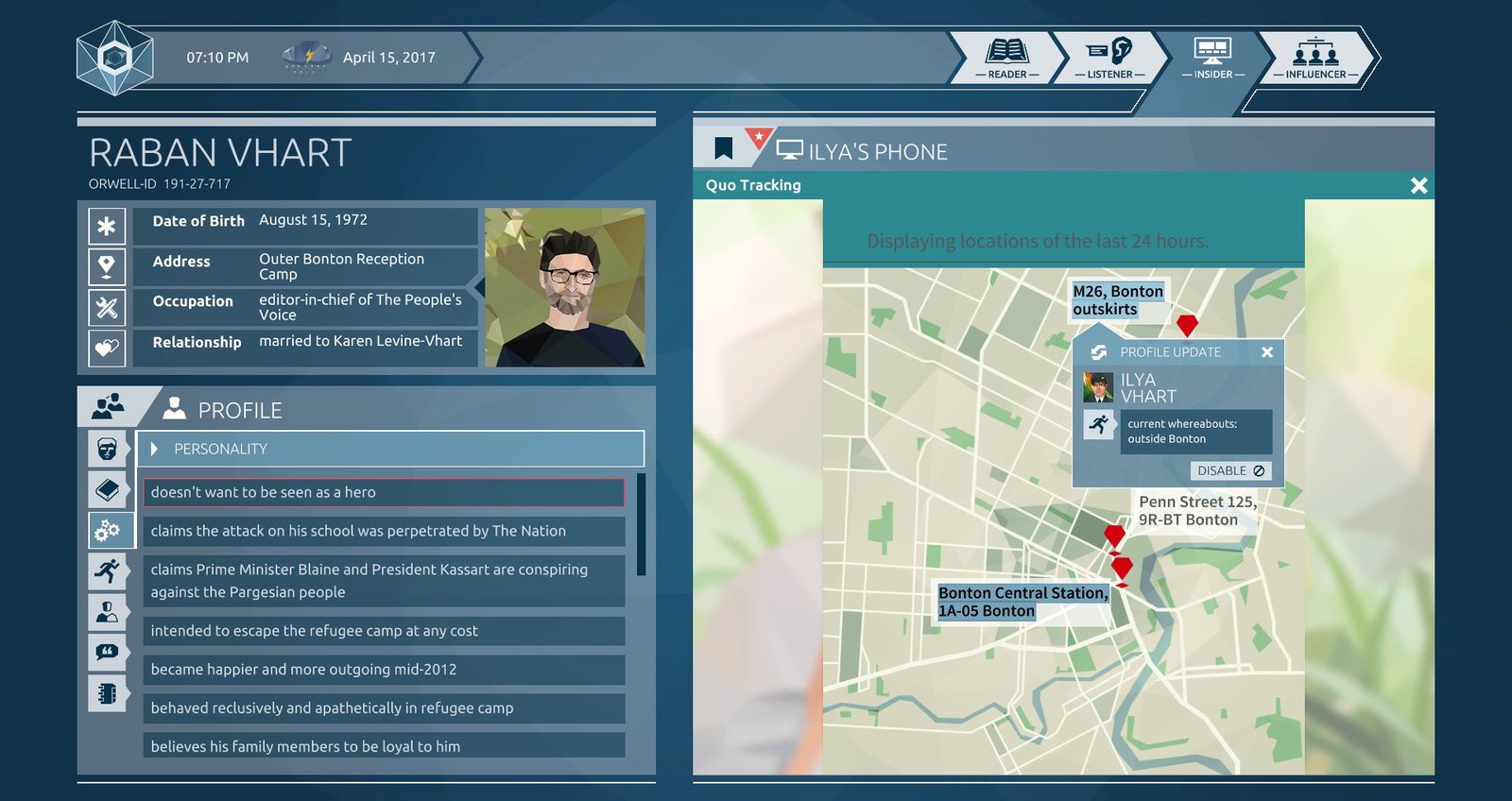This screenshot has height=801, width=1512.
Task: Select the face identity category in the sidebar
Action: tap(108, 450)
